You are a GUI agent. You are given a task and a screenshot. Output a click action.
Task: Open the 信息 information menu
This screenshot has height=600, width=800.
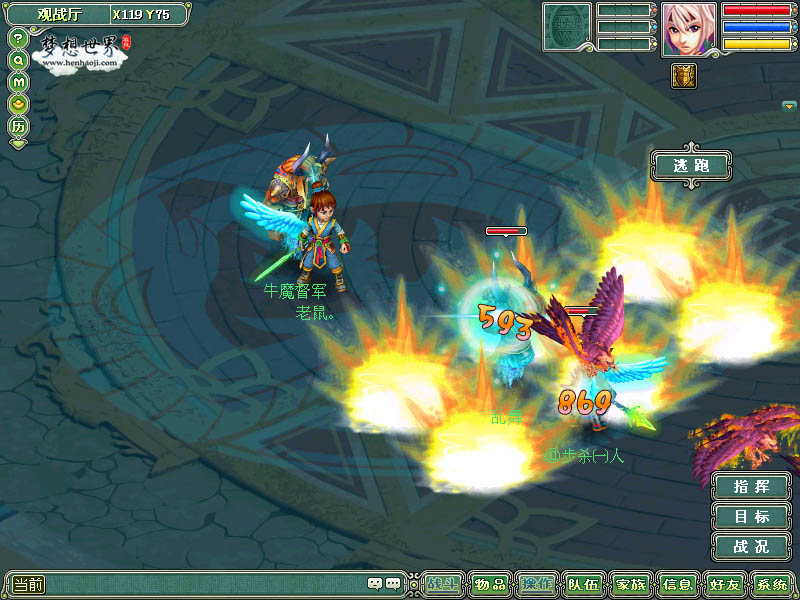[x=678, y=585]
